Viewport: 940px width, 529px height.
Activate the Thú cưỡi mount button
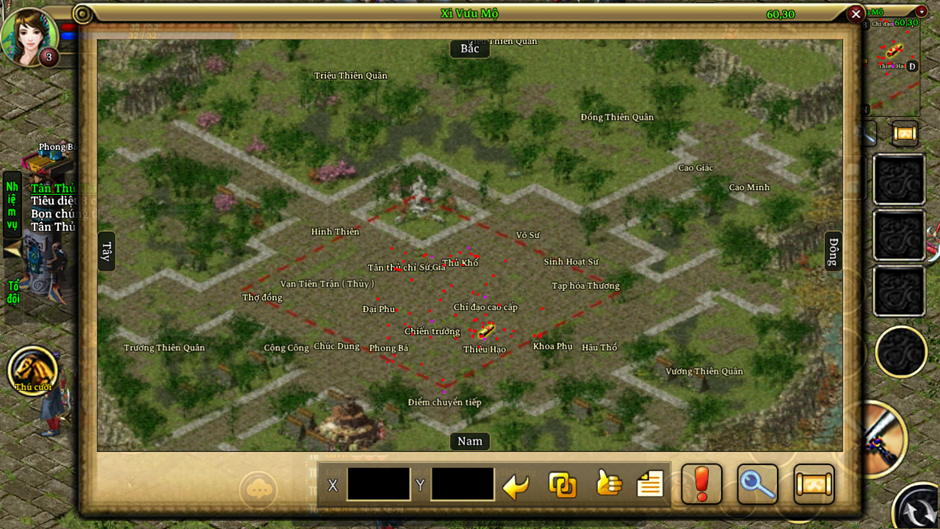33,370
